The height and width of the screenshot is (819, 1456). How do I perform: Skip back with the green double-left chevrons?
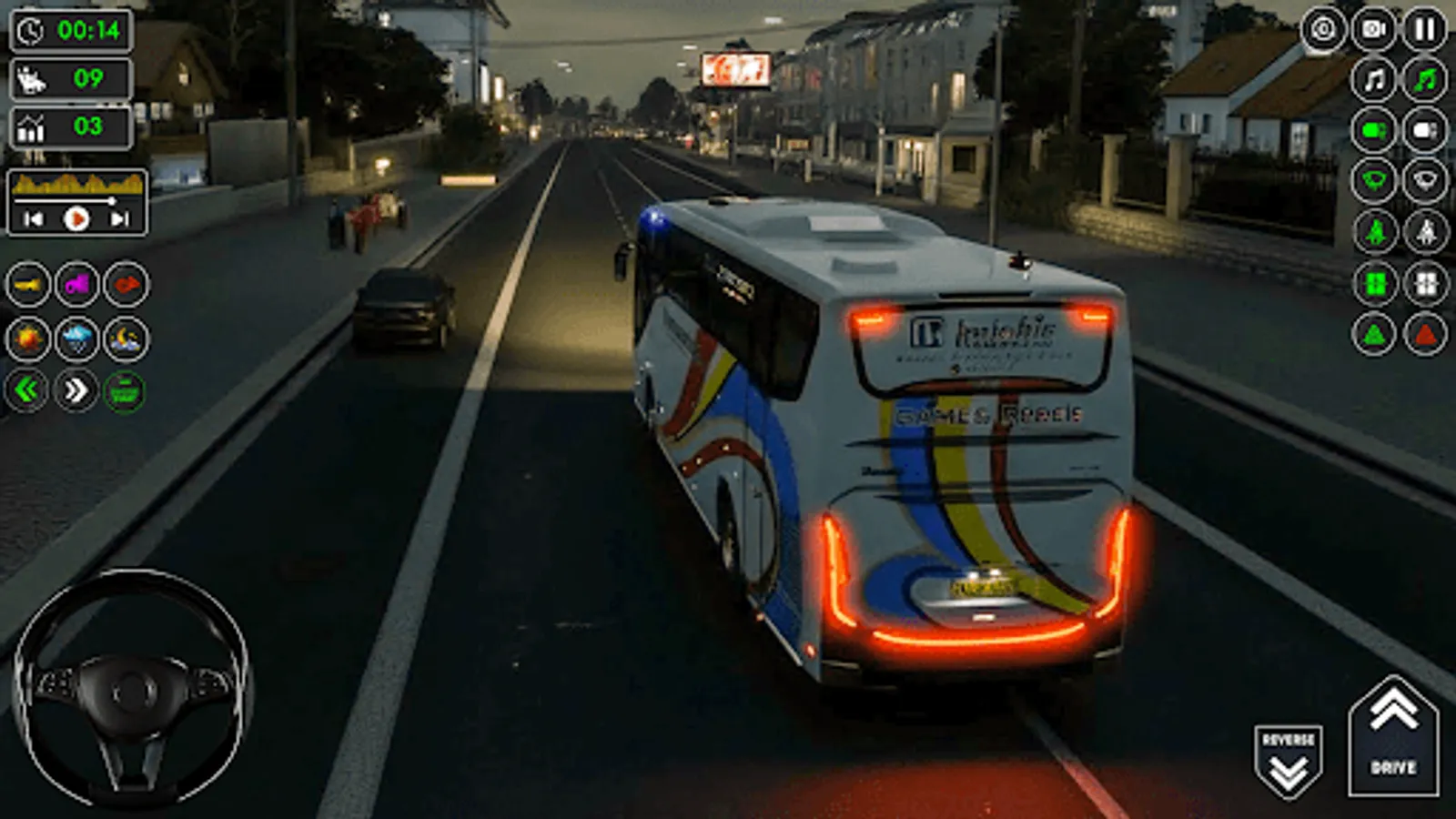tap(25, 391)
